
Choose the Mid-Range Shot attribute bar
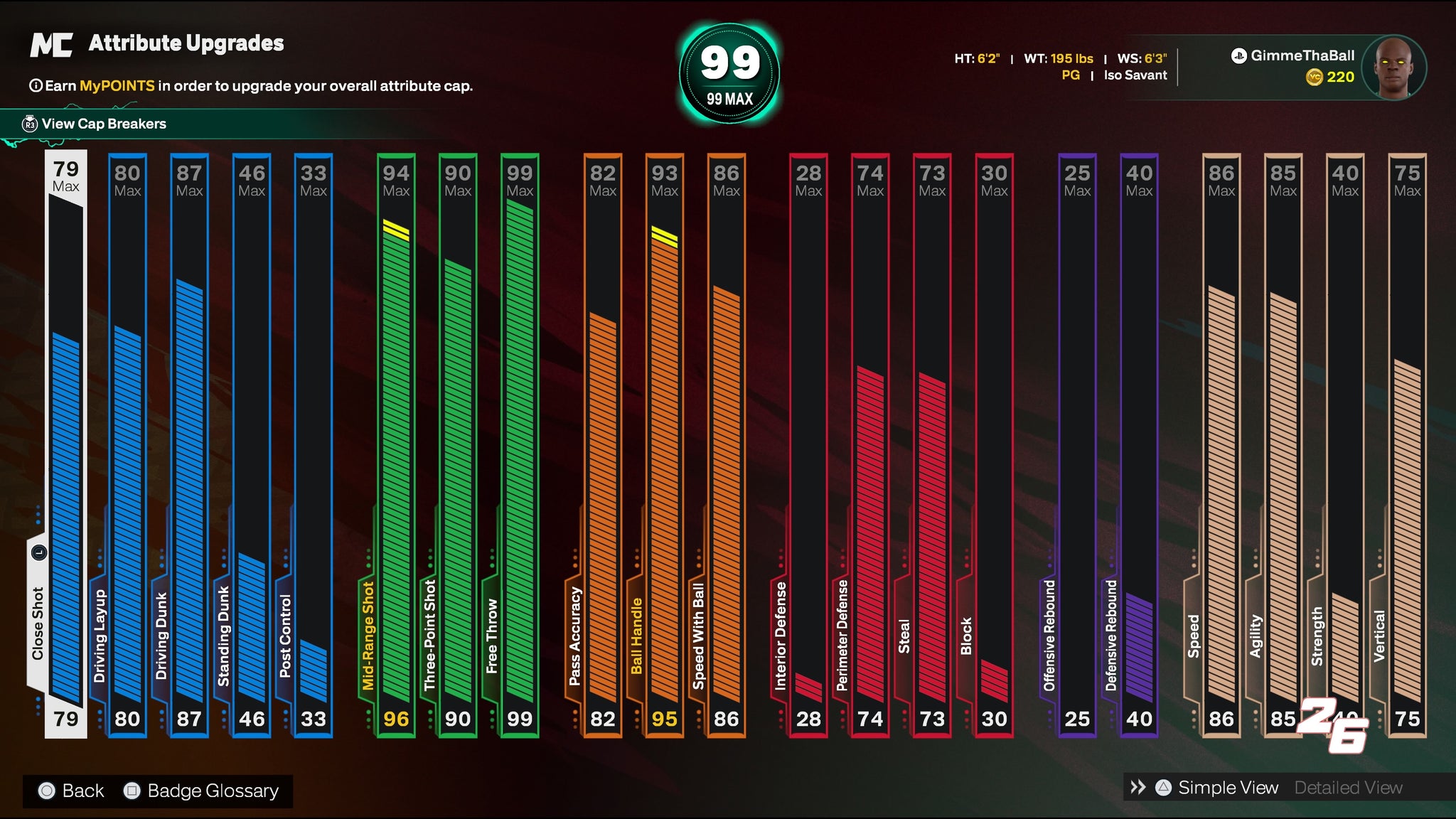click(x=396, y=444)
